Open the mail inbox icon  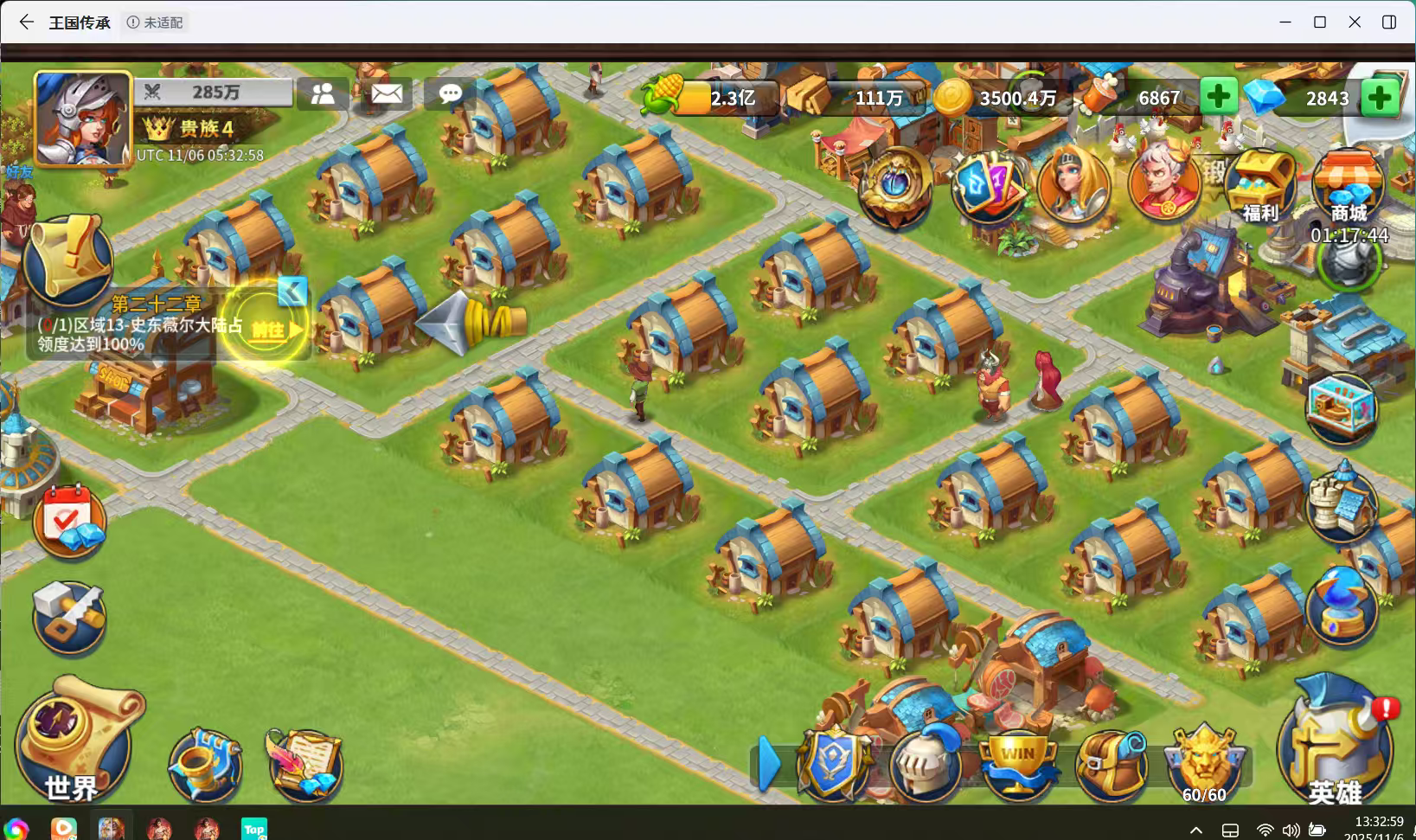pyautogui.click(x=386, y=93)
